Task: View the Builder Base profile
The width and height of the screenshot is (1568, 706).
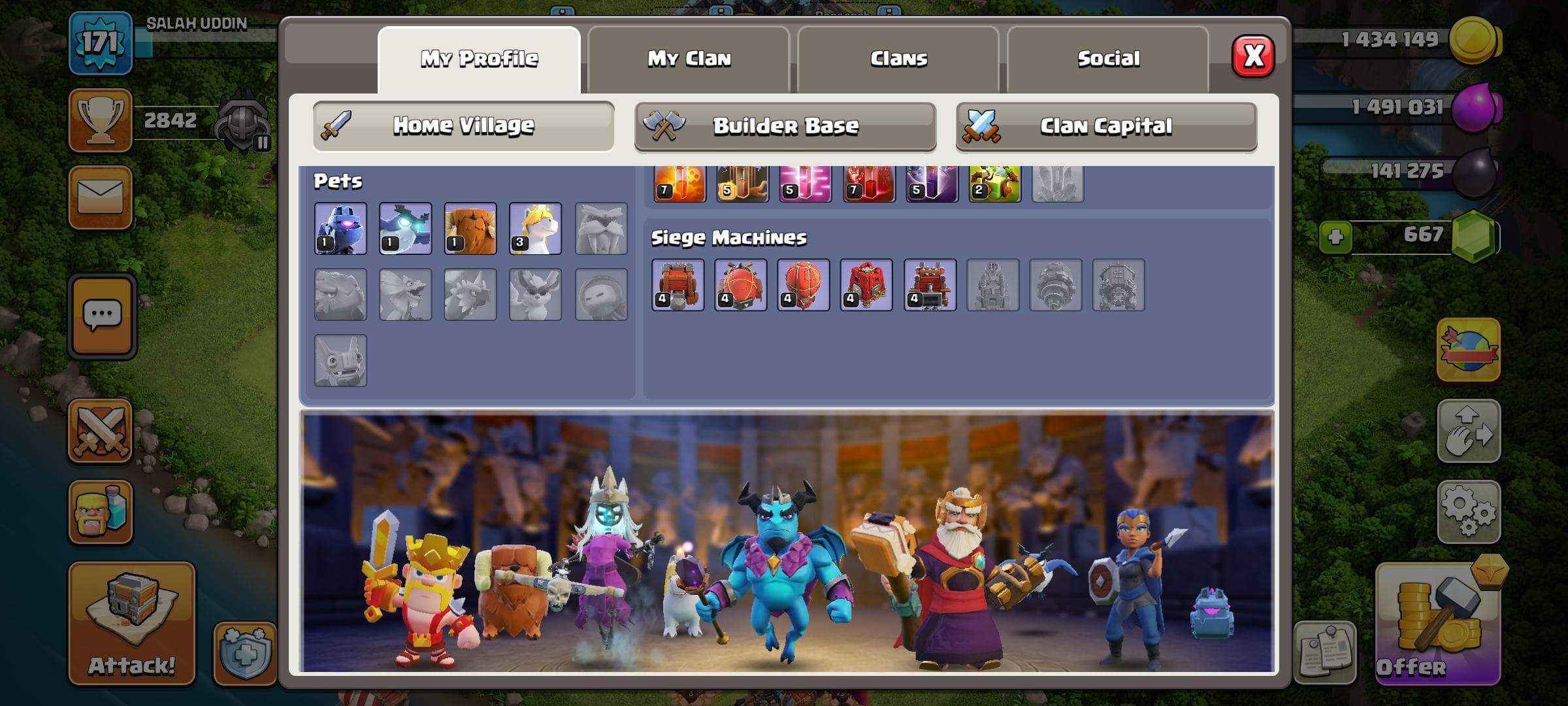Action: pos(785,126)
